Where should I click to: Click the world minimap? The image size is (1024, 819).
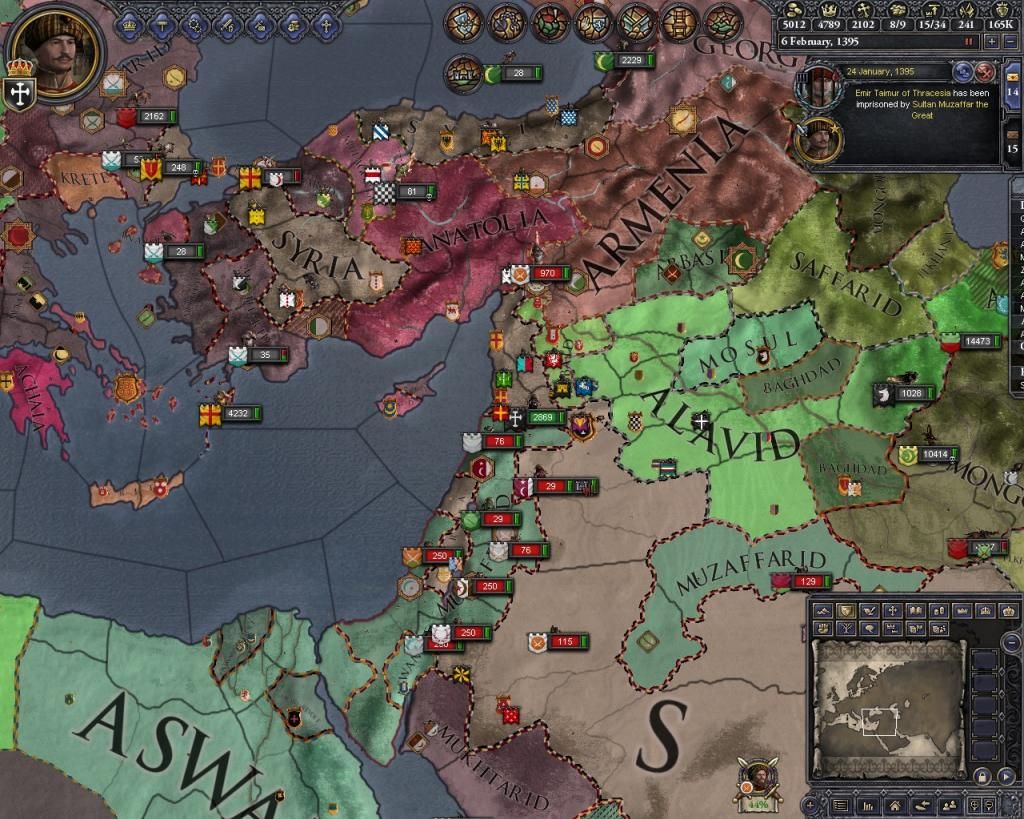pos(887,712)
